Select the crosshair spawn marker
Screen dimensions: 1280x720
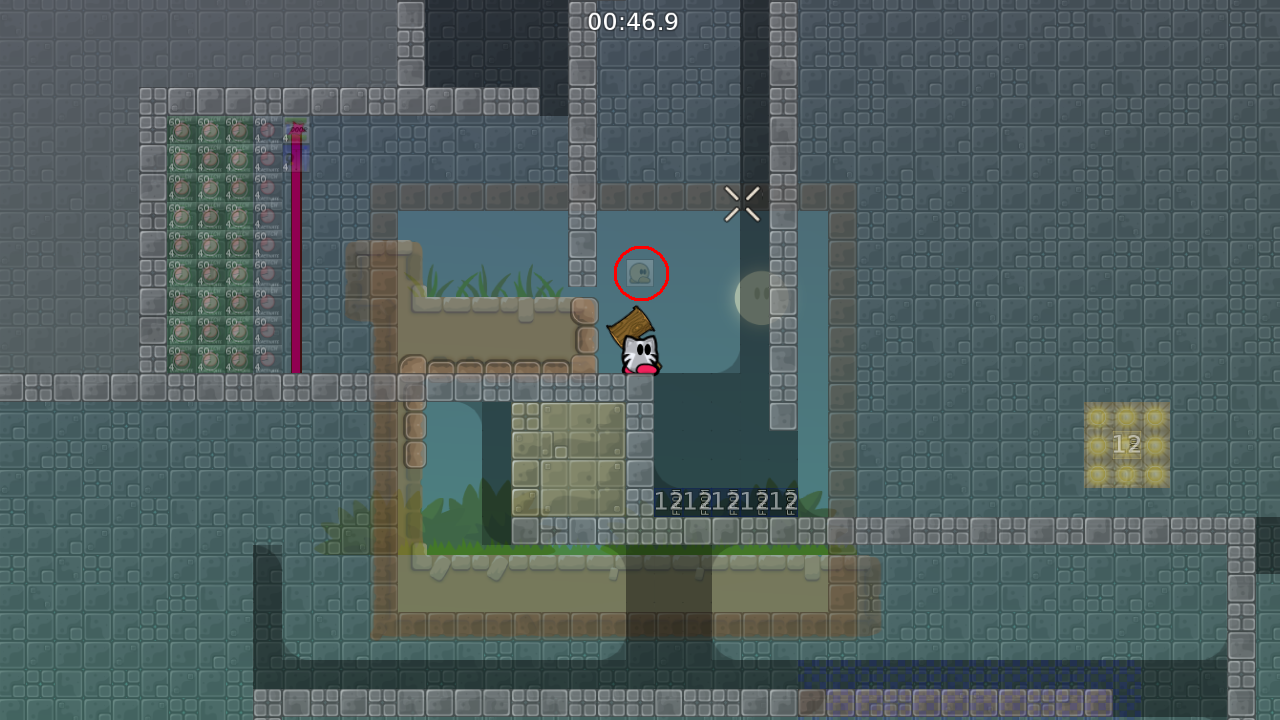click(x=742, y=203)
